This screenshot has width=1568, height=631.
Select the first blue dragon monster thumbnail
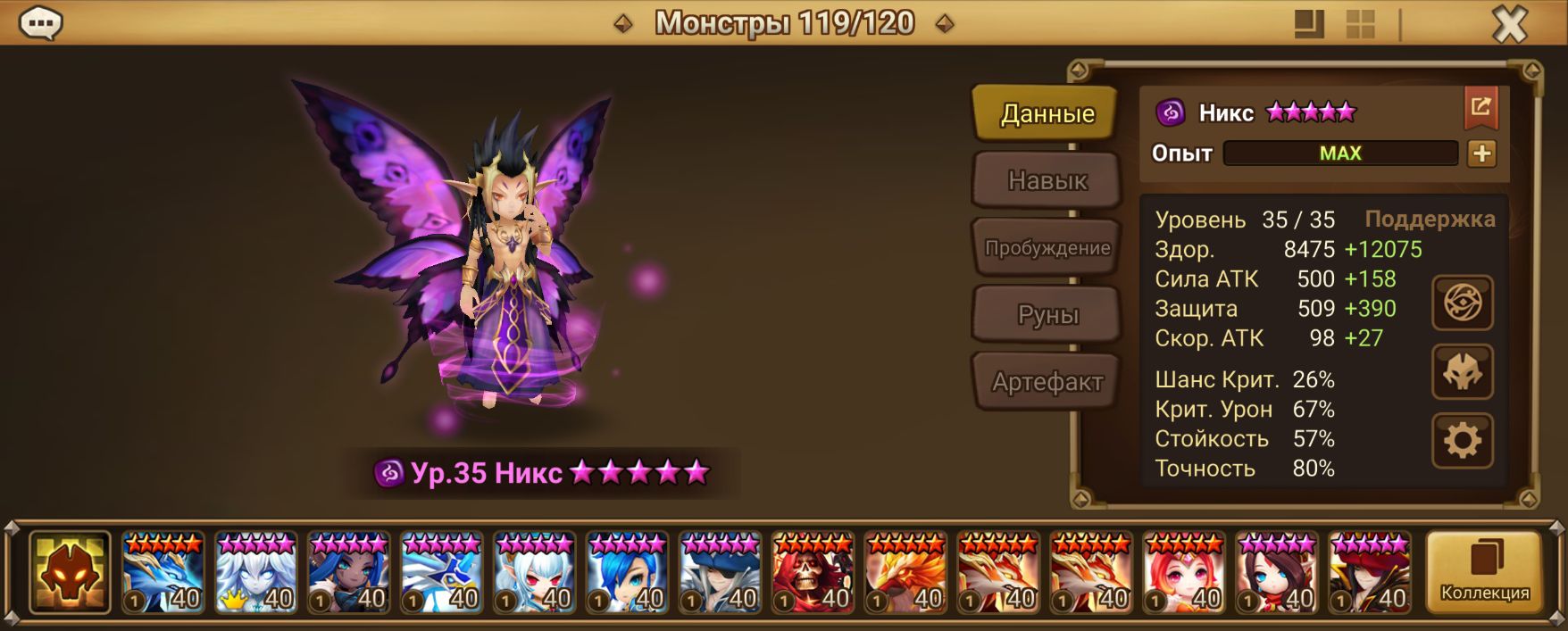tap(163, 573)
